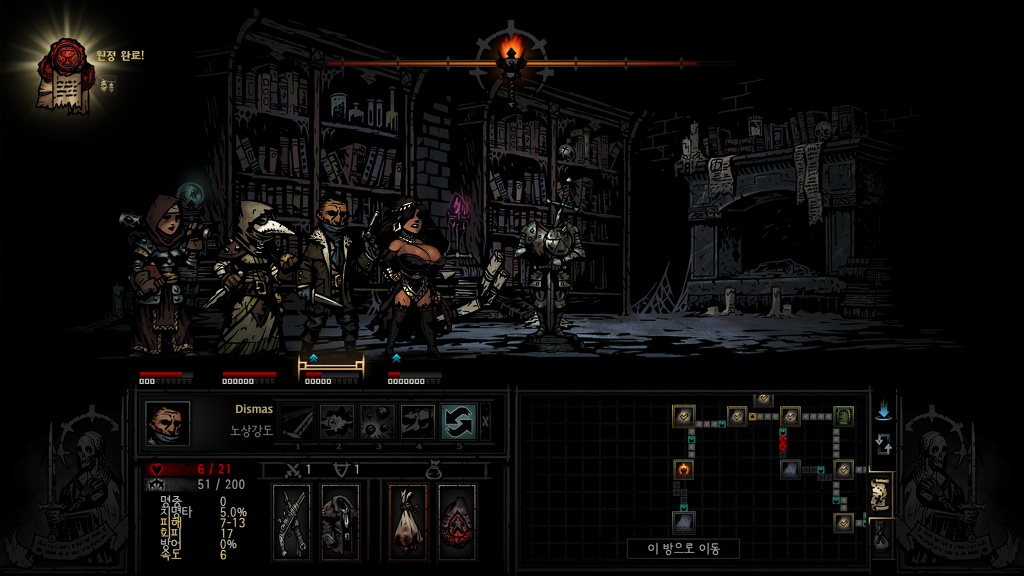1024x576 pixels.
Task: Select the dagger slash skill in slot 1
Action: (297, 422)
